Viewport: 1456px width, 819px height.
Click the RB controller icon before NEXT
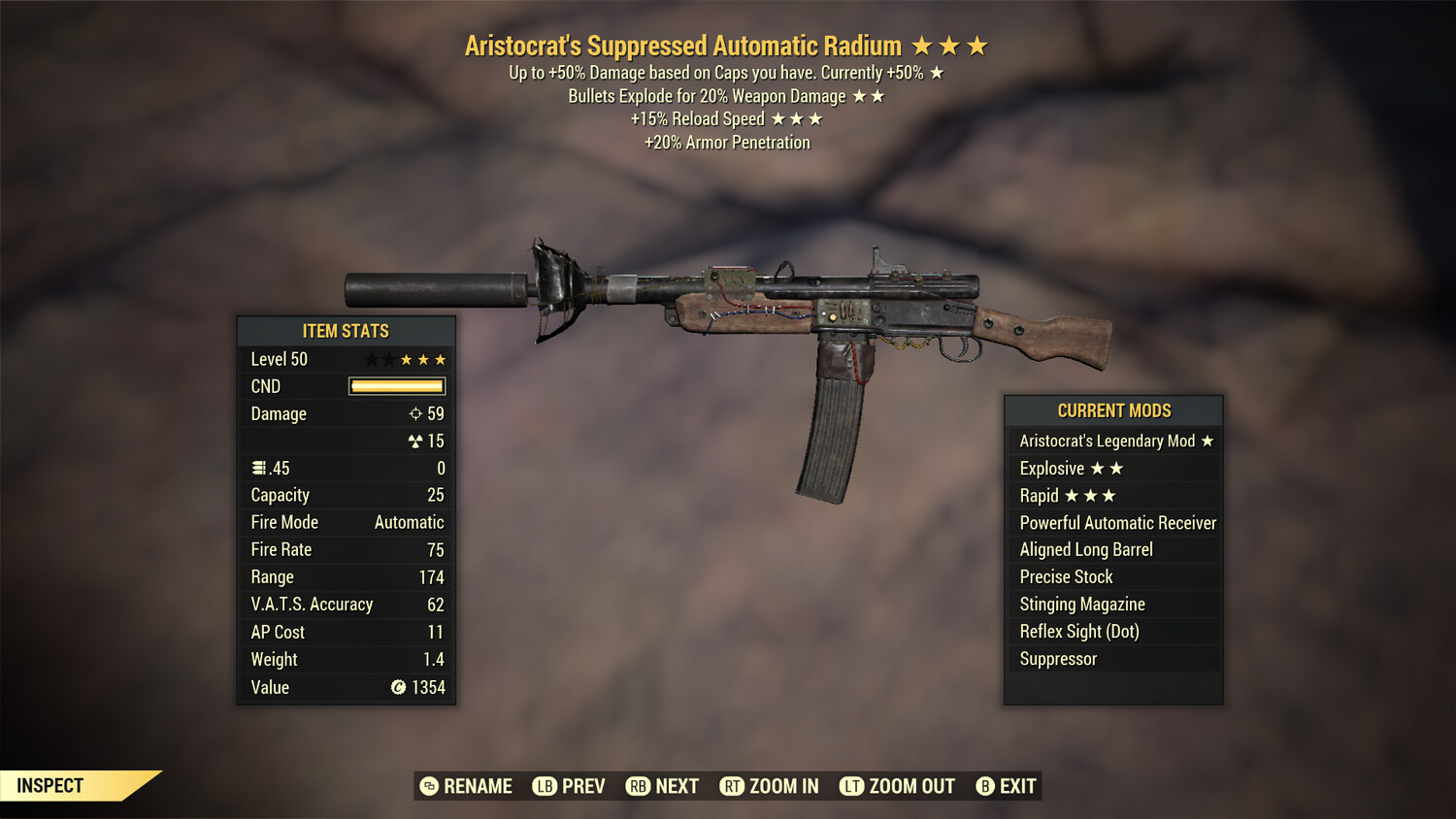click(639, 786)
